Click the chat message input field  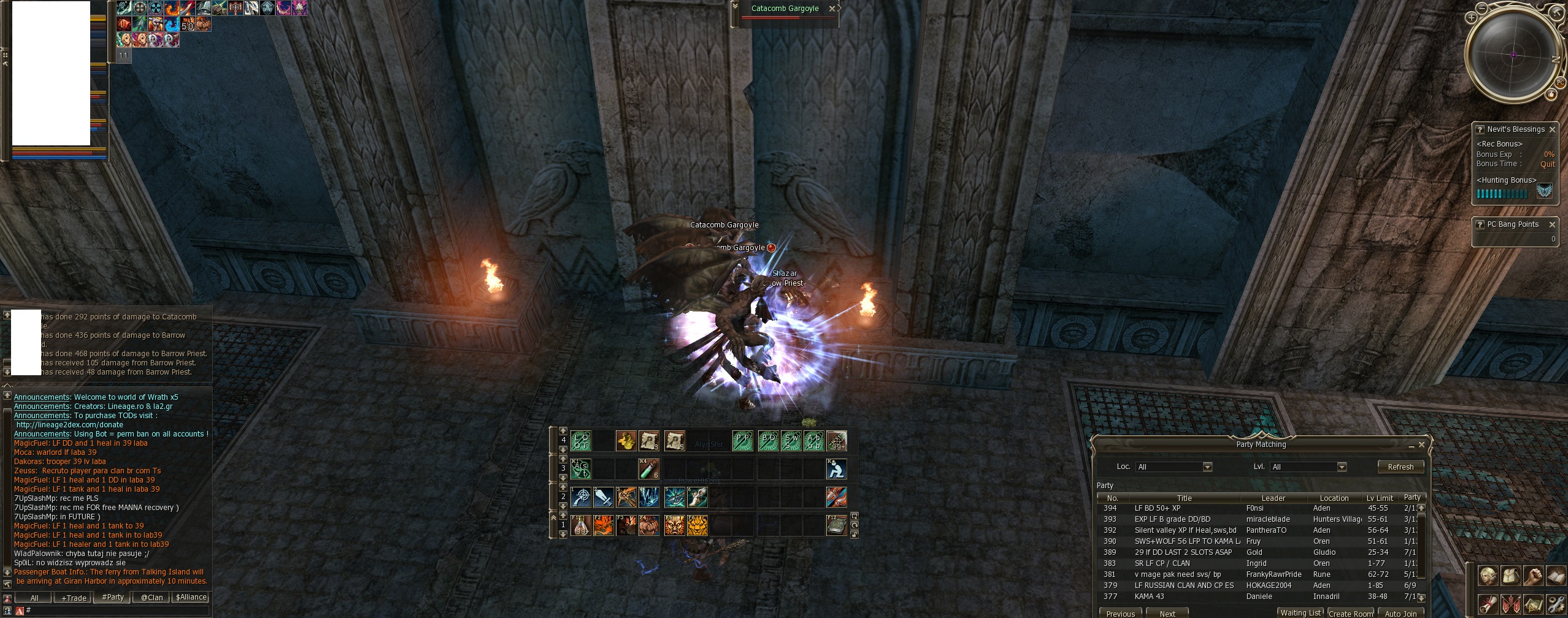click(117, 611)
